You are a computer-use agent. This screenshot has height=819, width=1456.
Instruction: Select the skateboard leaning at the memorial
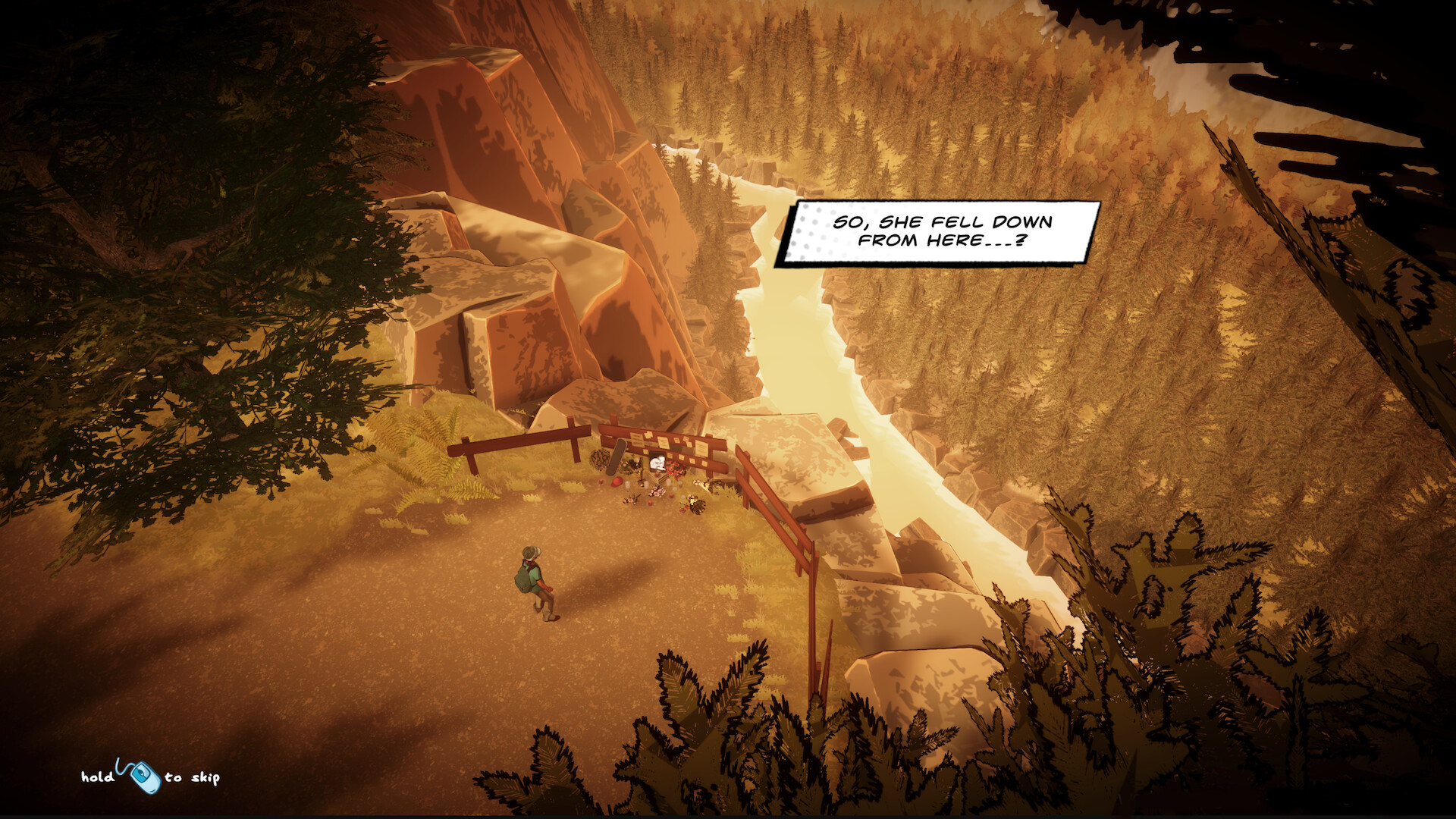pyautogui.click(x=616, y=459)
